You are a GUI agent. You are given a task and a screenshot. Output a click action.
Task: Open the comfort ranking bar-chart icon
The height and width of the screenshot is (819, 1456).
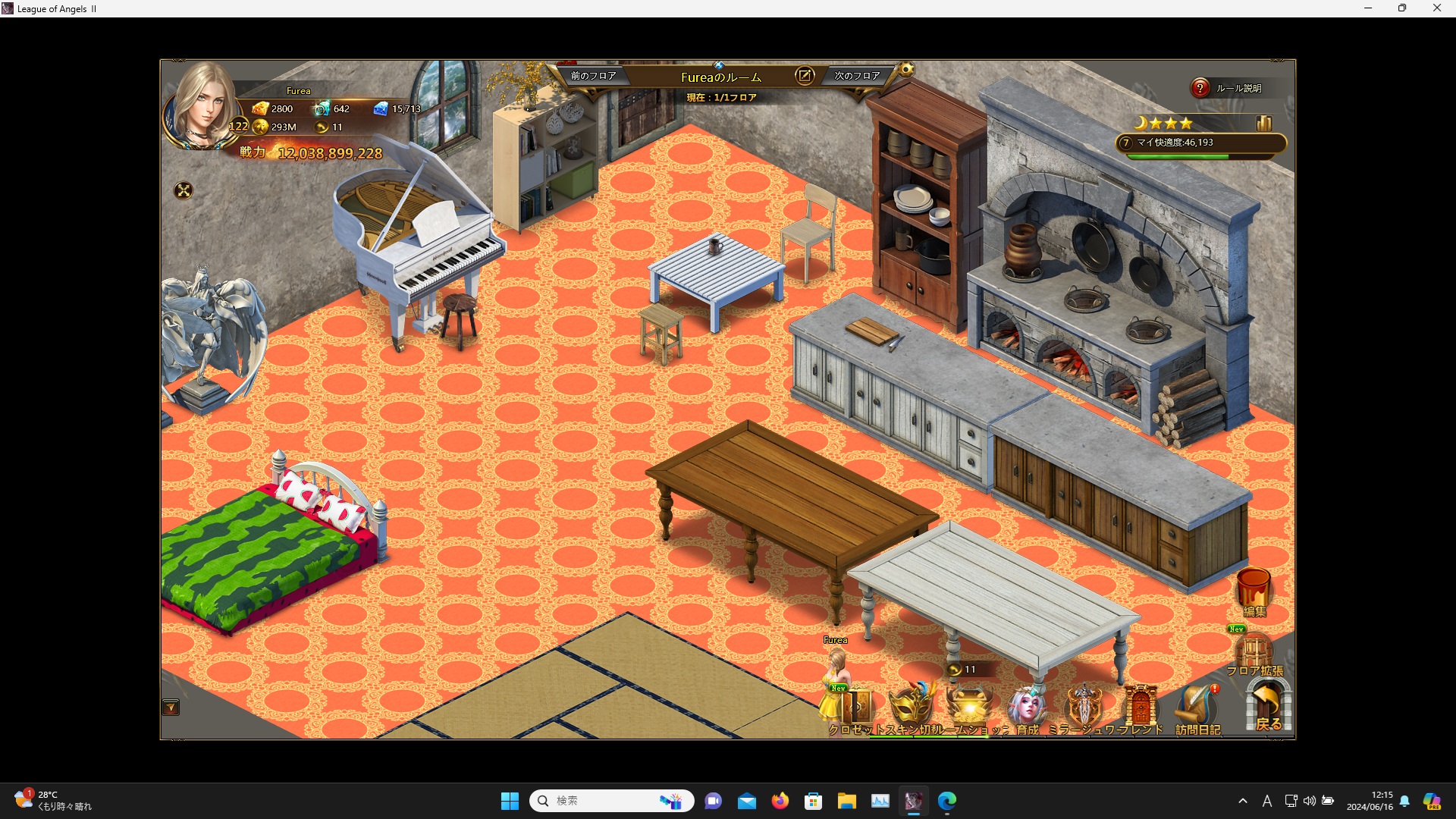(1263, 124)
